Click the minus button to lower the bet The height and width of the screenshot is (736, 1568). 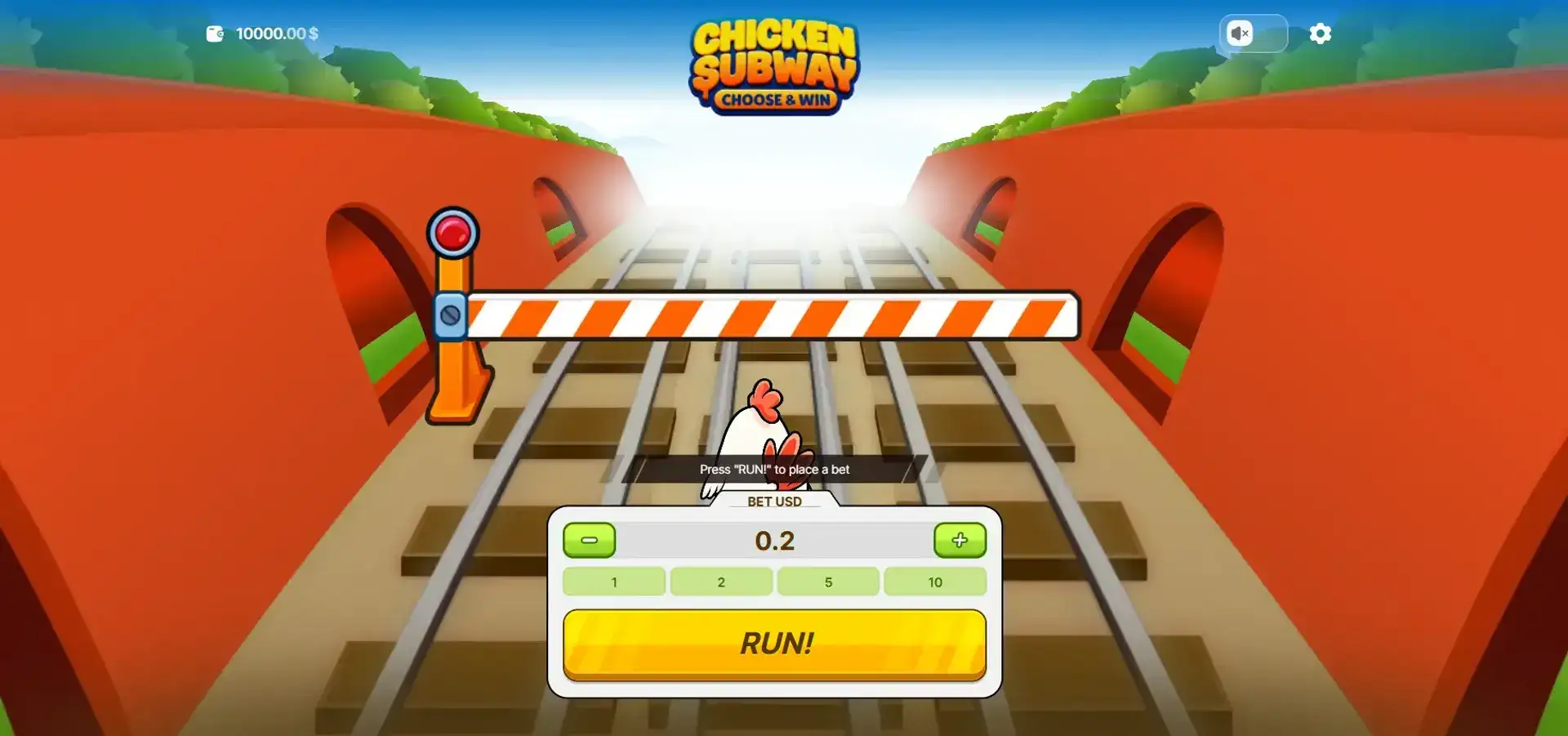coord(590,540)
